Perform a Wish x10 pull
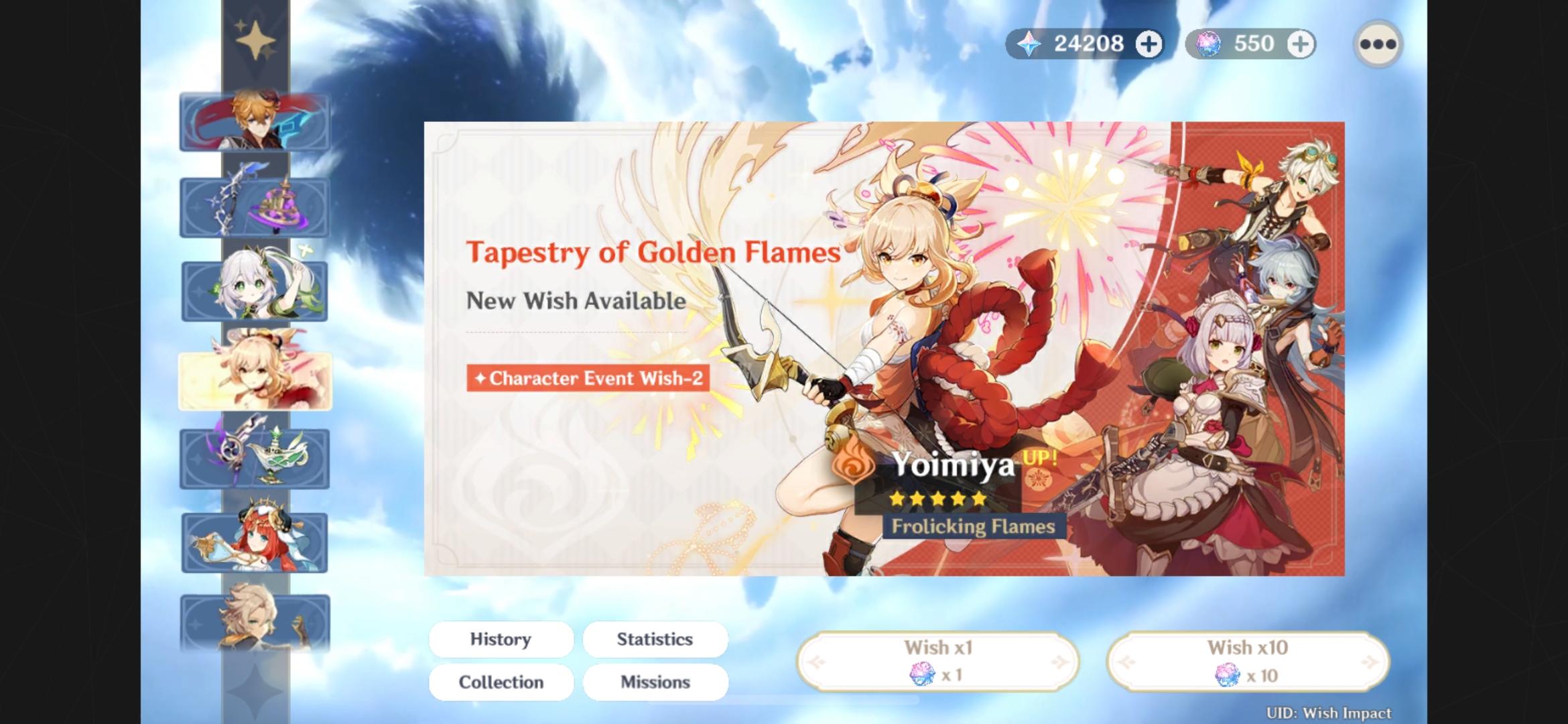The image size is (1568, 724). (x=1247, y=660)
